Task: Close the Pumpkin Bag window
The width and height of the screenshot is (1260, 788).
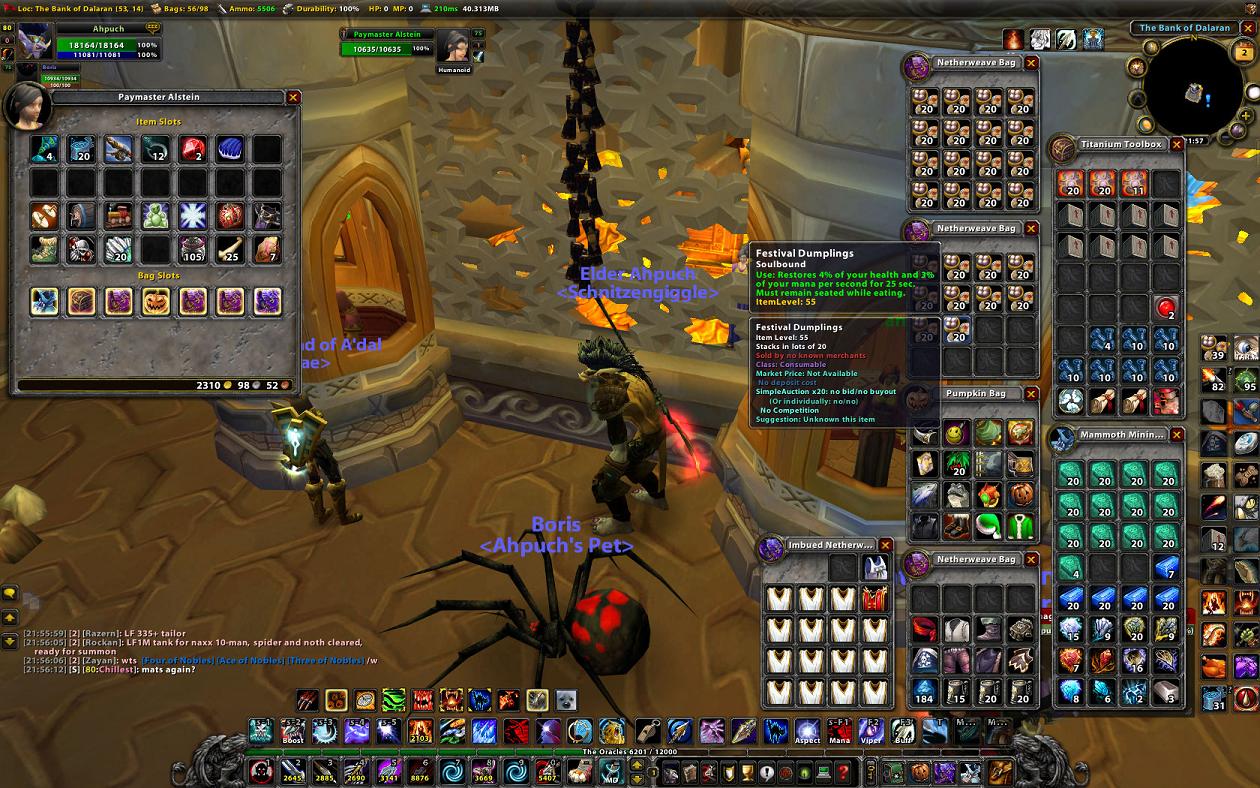Action: [1031, 394]
